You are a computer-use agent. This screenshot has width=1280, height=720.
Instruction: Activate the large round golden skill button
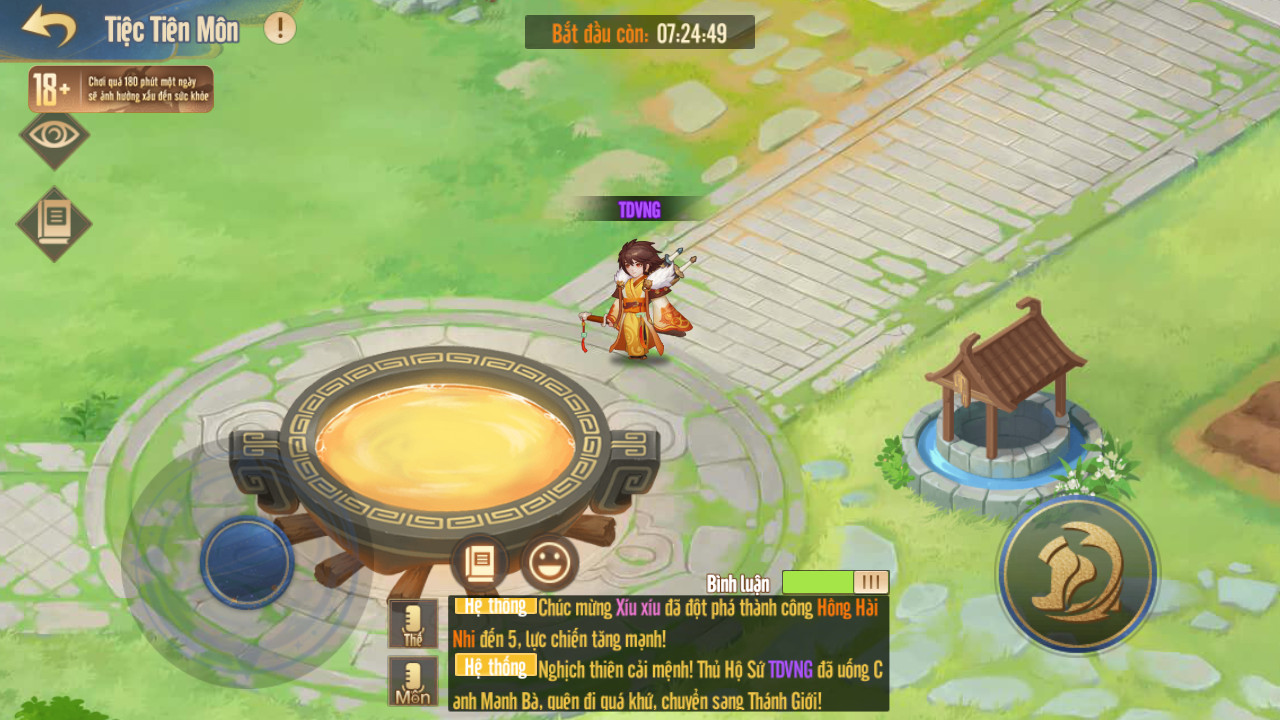point(1077,574)
